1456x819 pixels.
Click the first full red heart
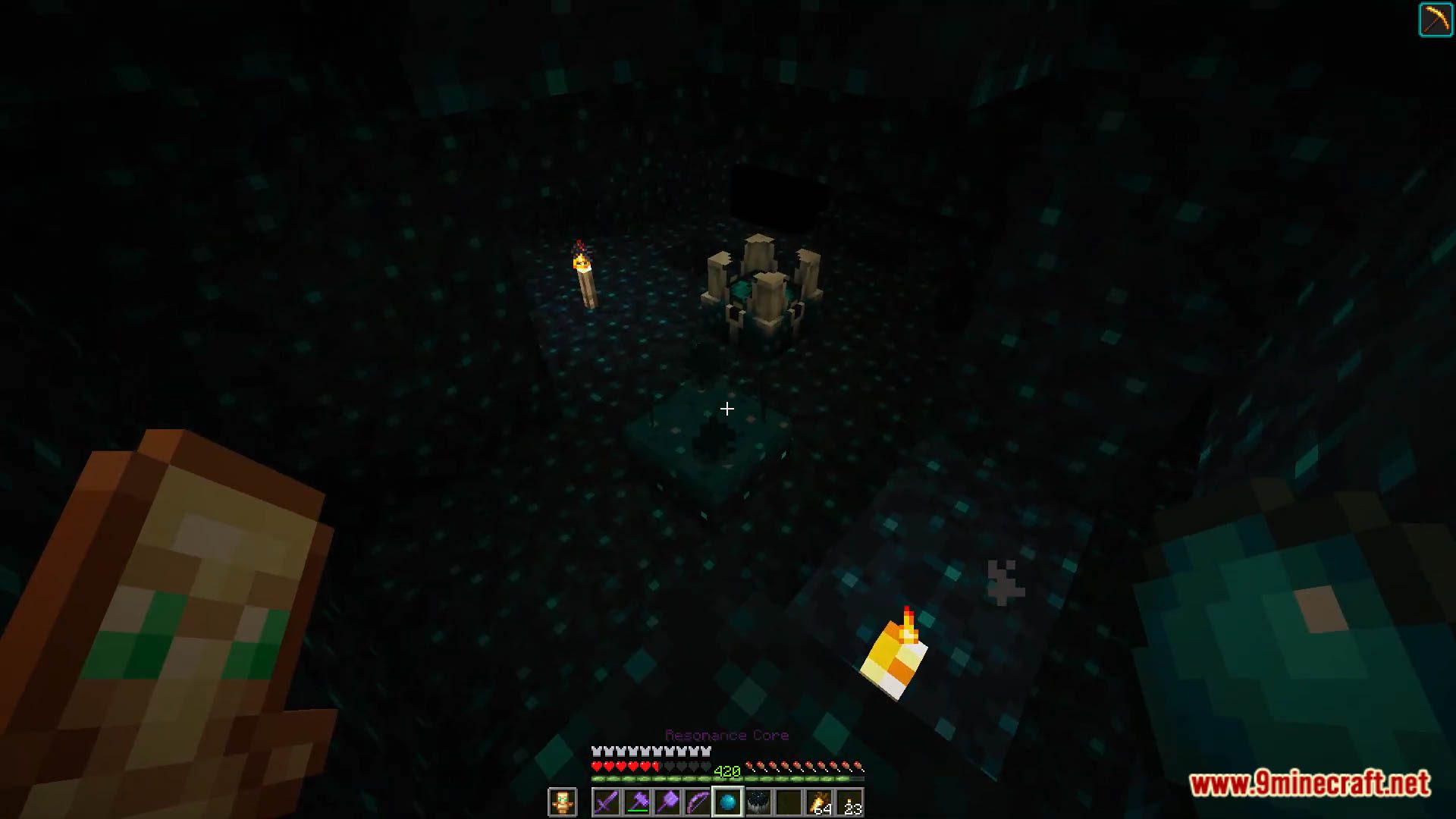tap(597, 766)
